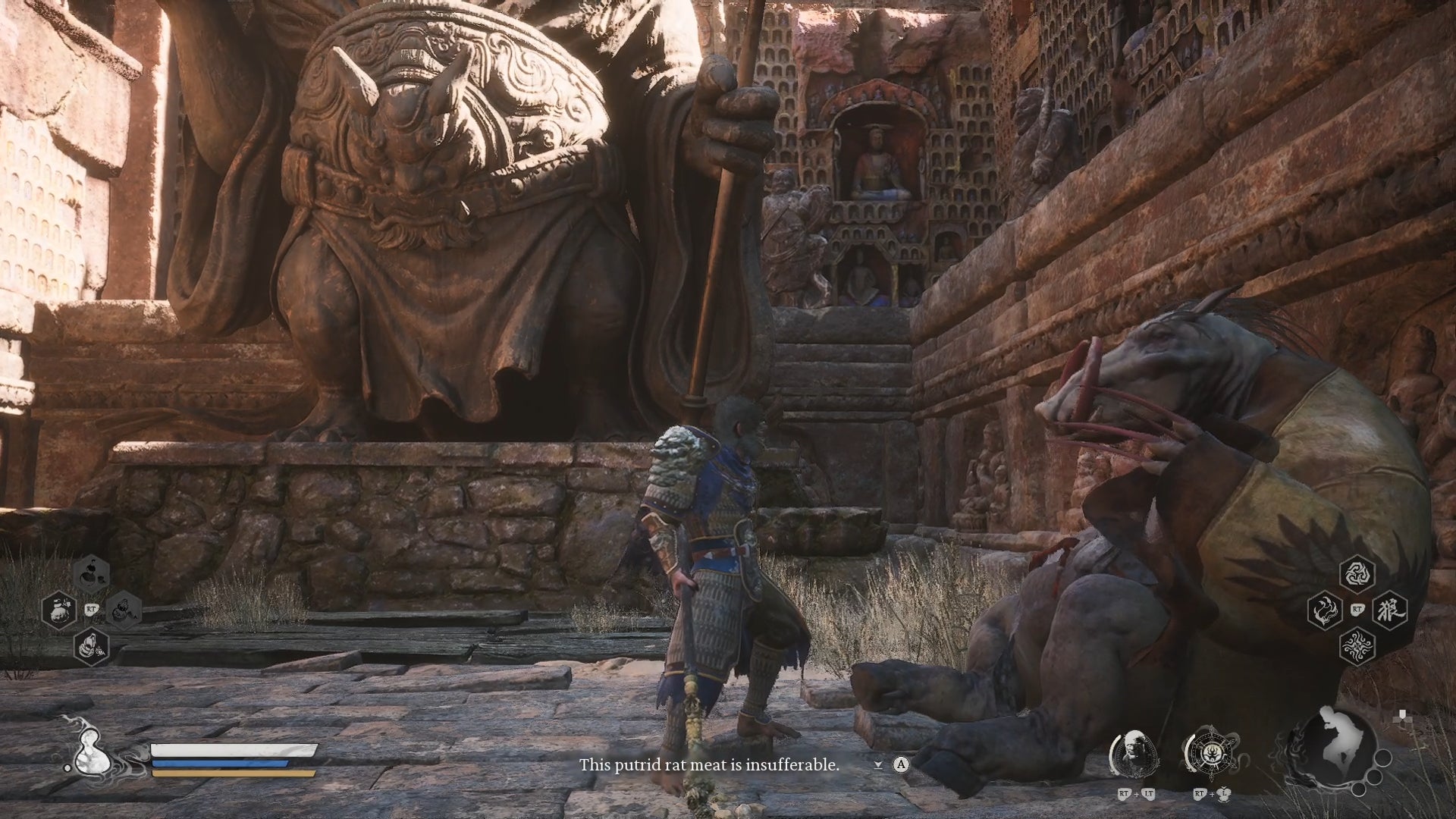This screenshot has width=1456, height=819.
Task: Use the medicine pellet consumable hexagon
Action: [x=59, y=610]
